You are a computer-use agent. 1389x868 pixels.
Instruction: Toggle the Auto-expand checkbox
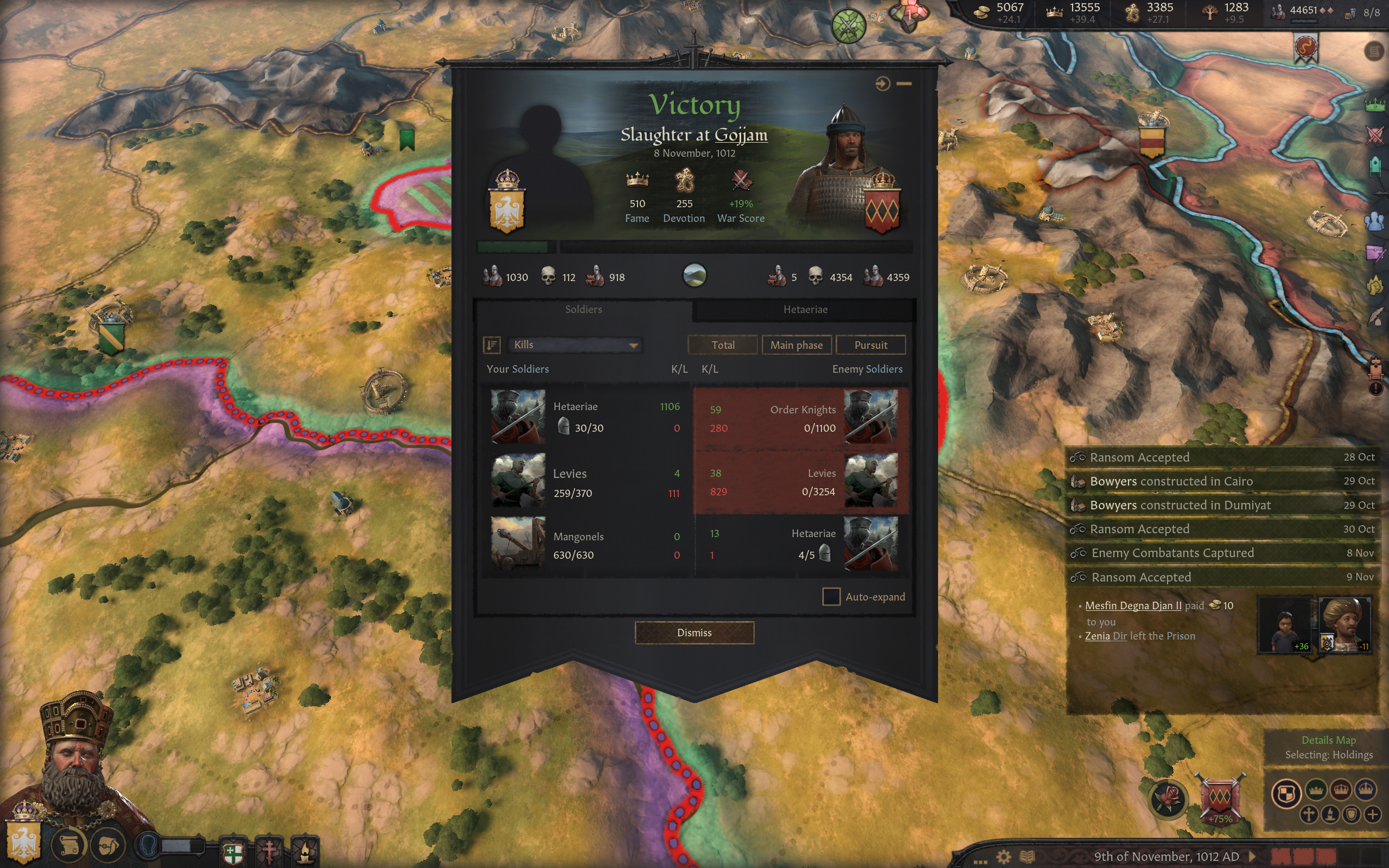click(x=831, y=596)
